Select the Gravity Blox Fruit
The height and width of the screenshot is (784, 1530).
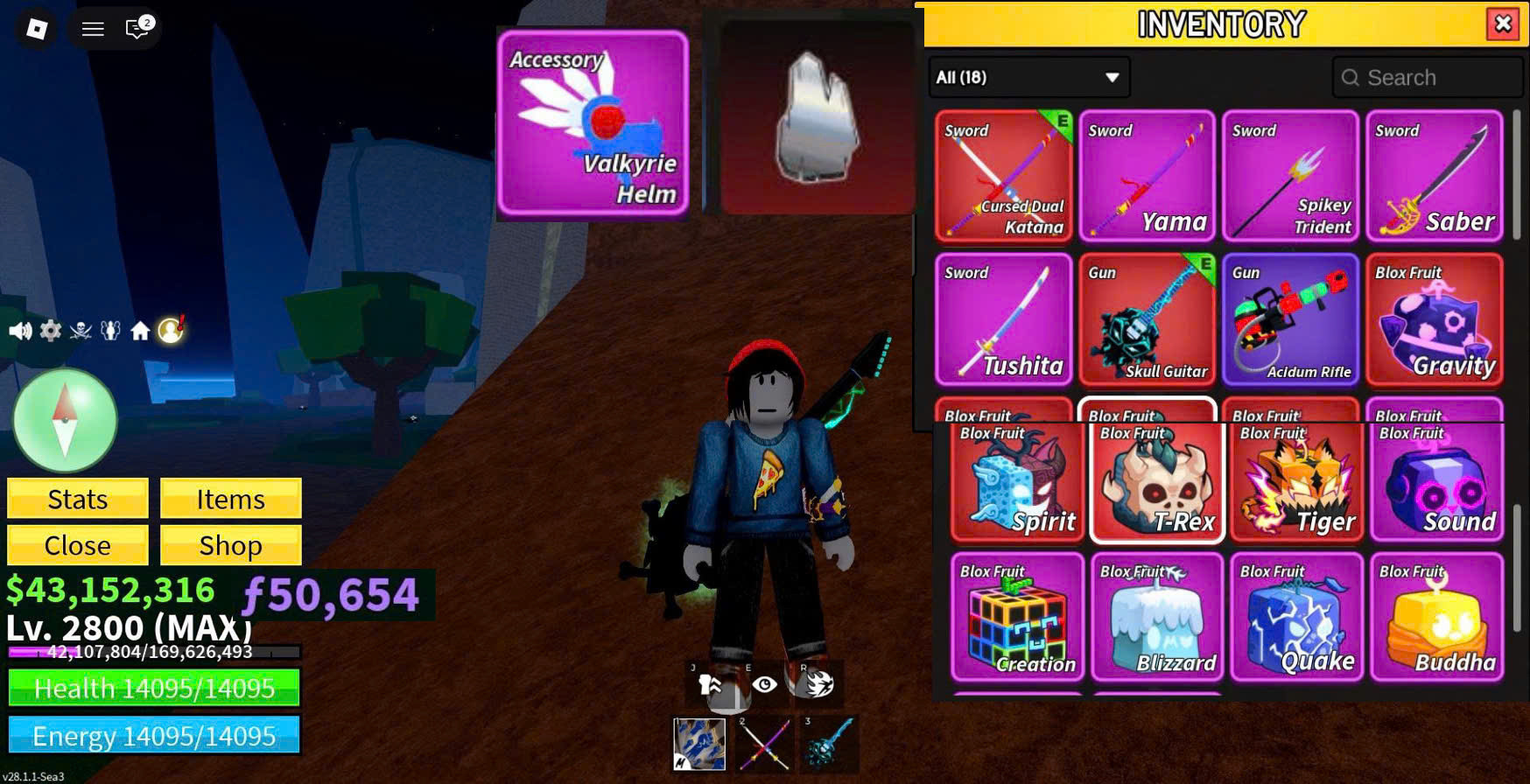pyautogui.click(x=1434, y=319)
